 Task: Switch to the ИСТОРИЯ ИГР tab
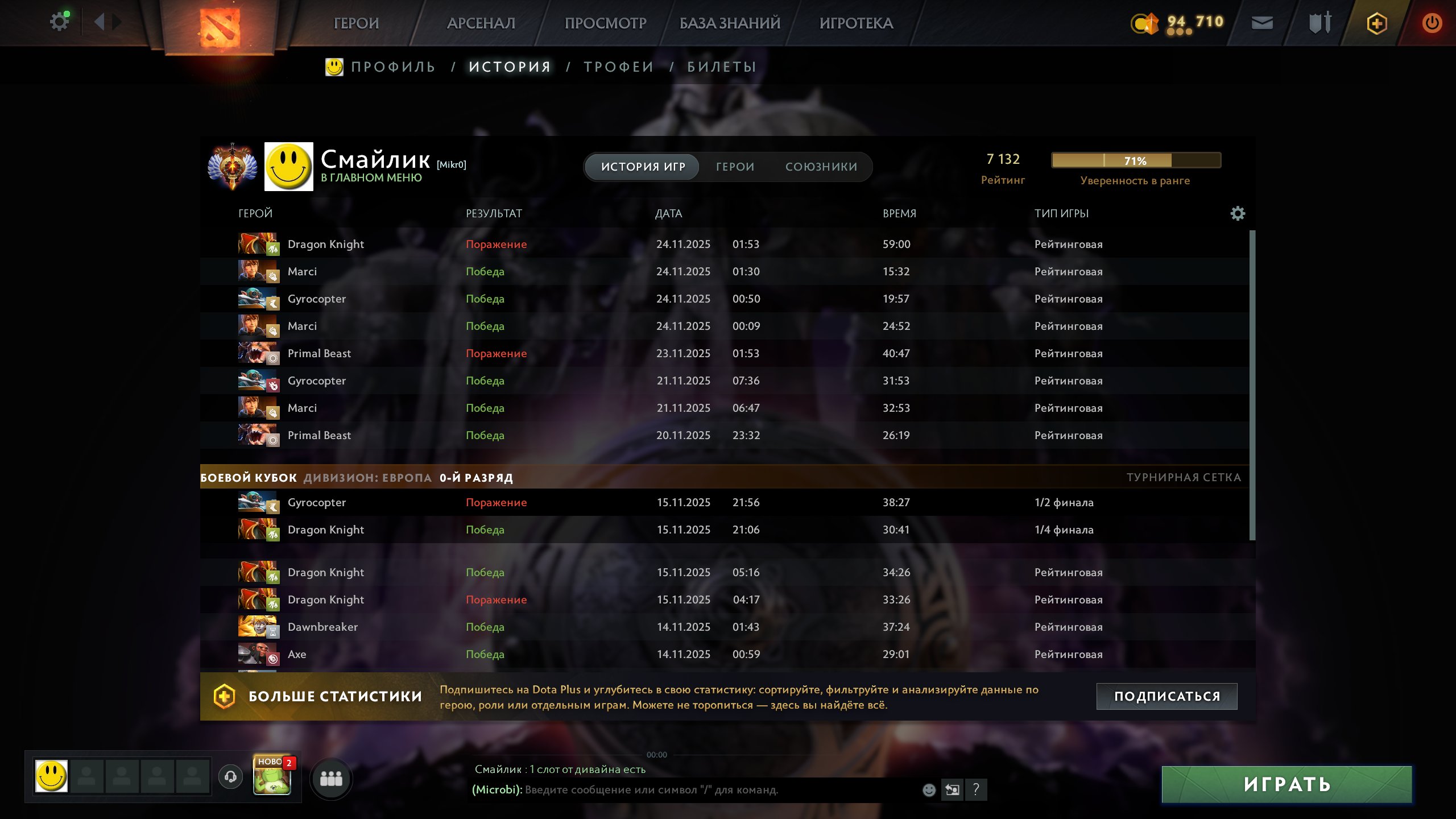[642, 167]
